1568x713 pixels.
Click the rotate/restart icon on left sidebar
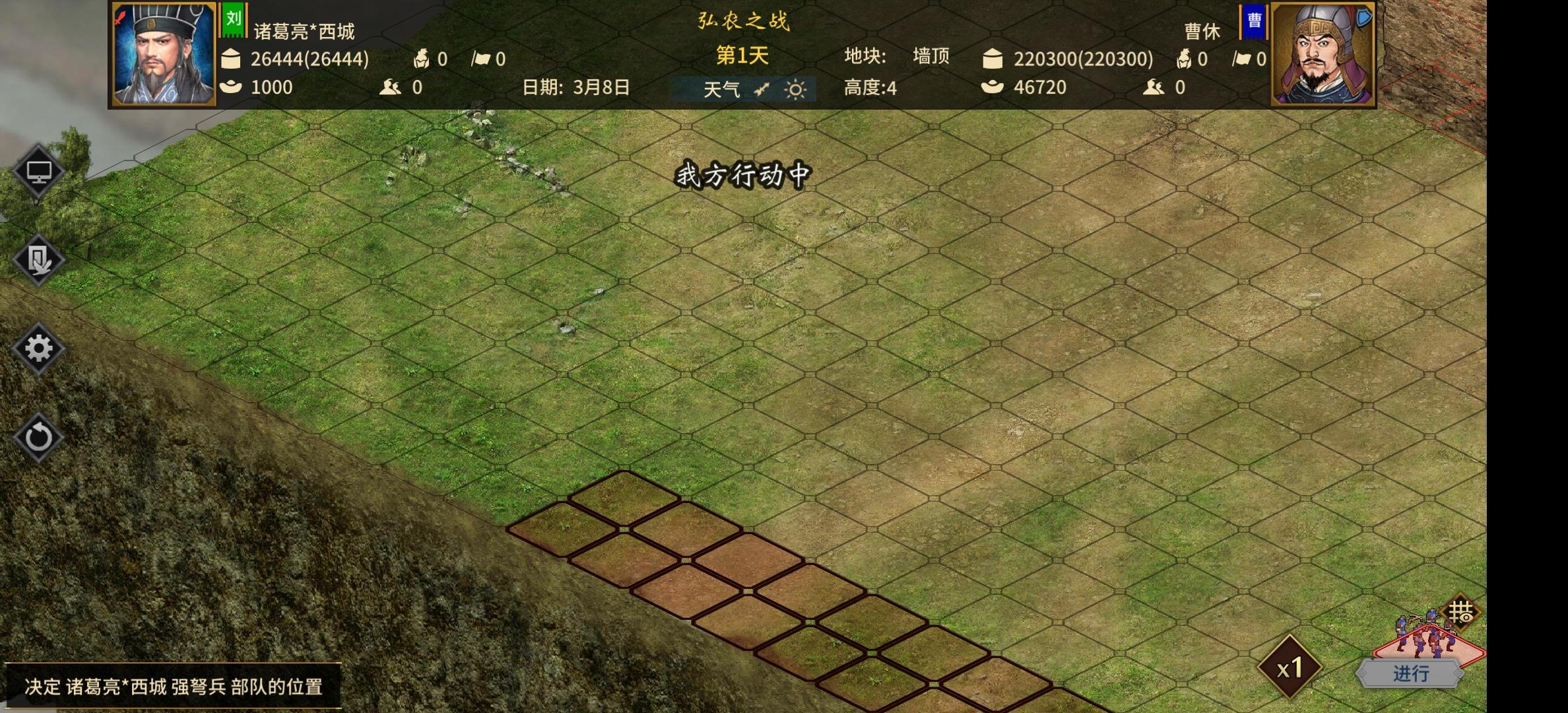tap(38, 436)
